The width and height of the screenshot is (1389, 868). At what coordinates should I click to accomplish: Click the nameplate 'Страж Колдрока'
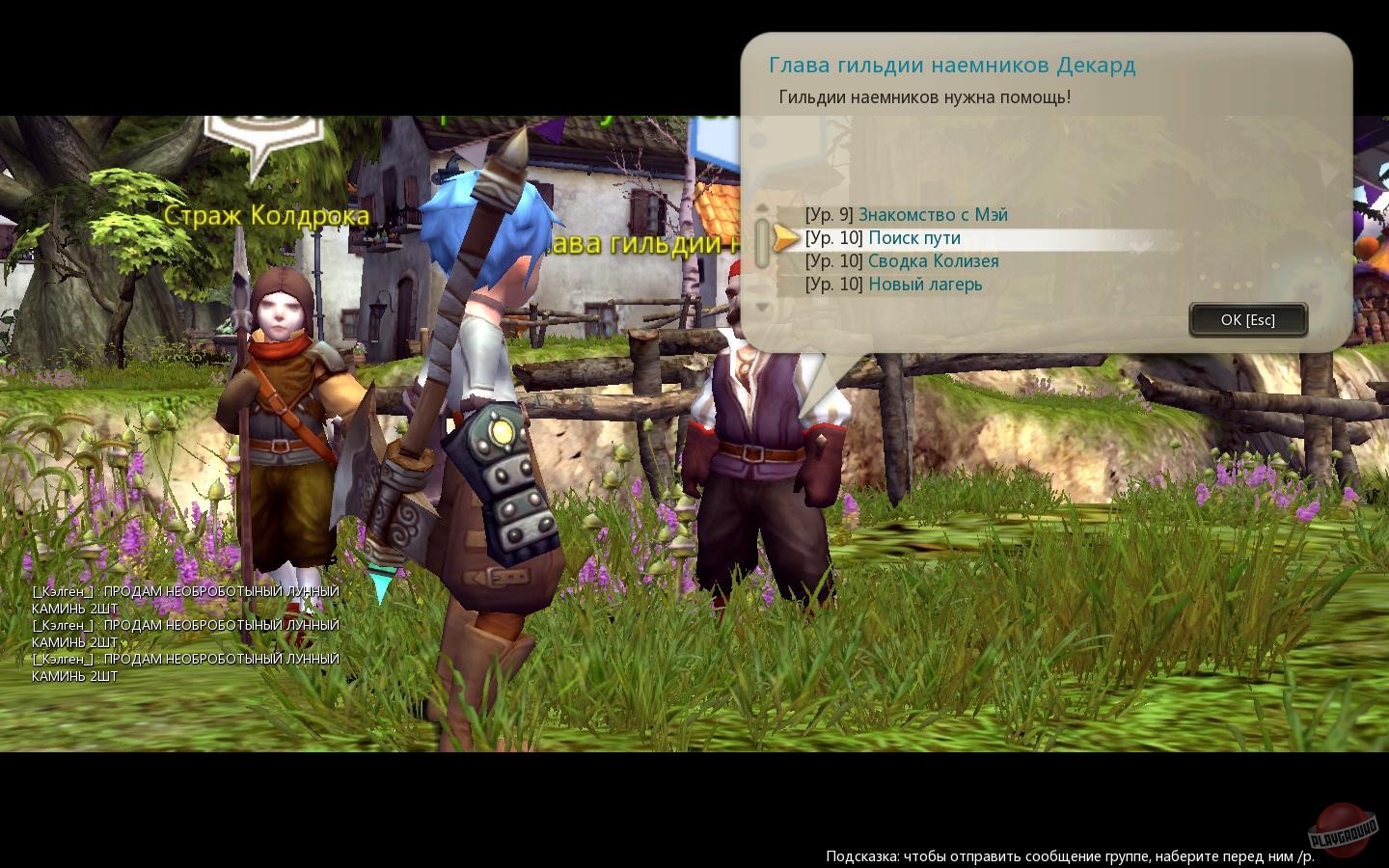point(268,214)
